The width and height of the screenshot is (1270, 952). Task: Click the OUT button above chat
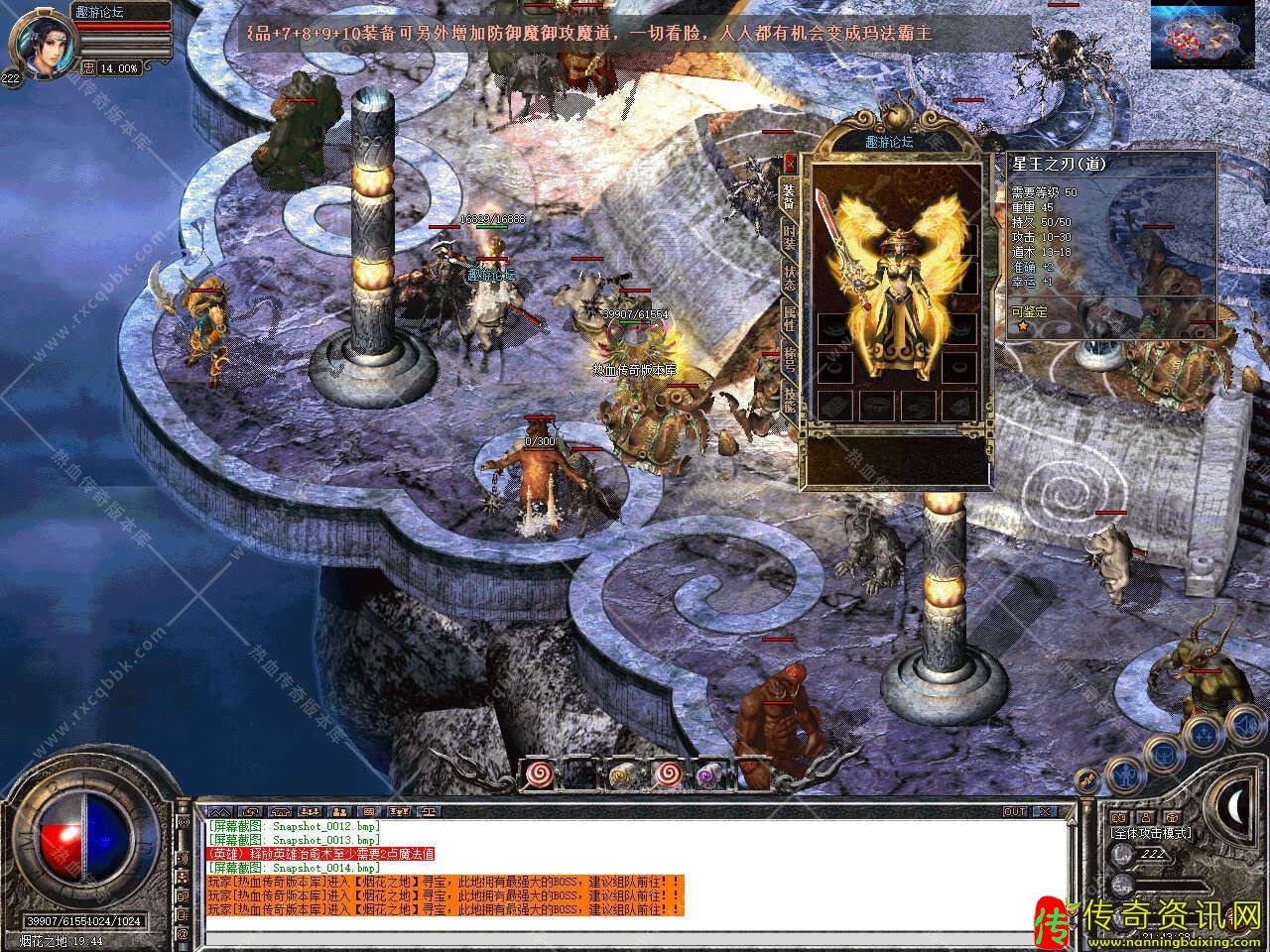click(x=1015, y=811)
